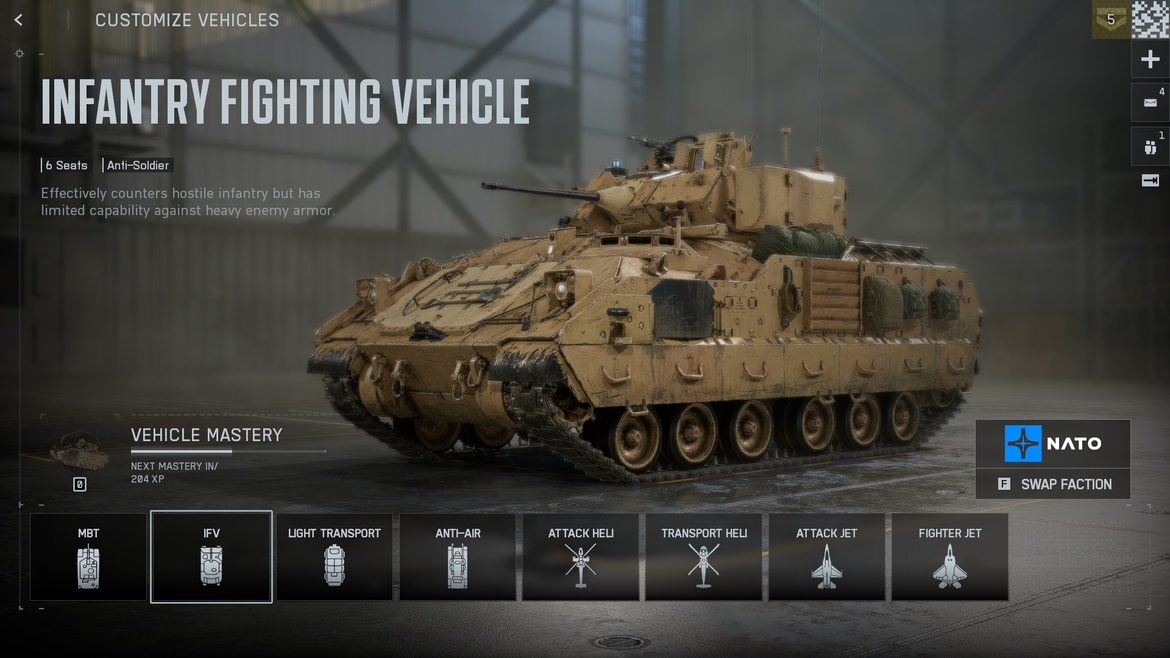Viewport: 1170px width, 658px height.
Task: Open the Anti-Air vehicle category
Action: 458,557
